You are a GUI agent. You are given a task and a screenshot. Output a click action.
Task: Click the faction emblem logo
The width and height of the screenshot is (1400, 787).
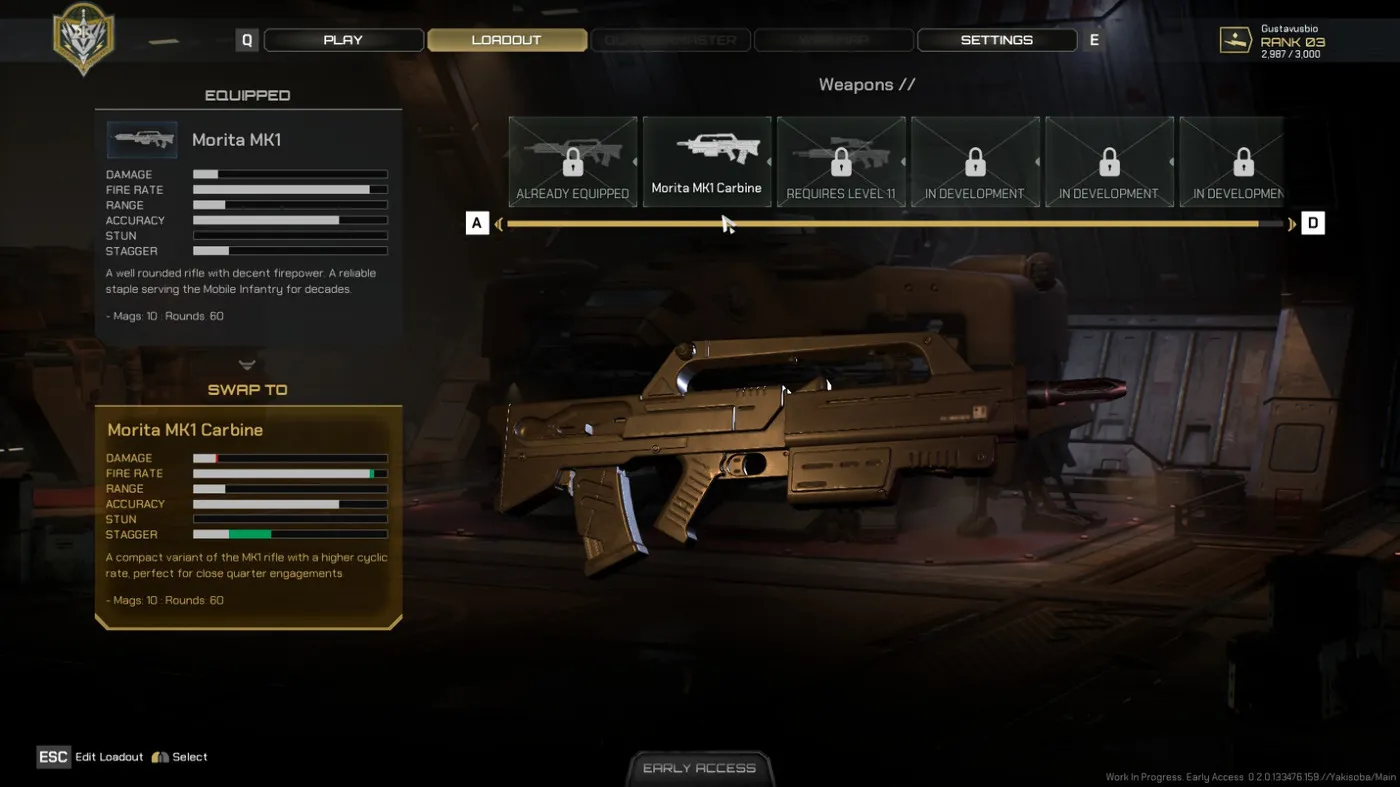(83, 38)
